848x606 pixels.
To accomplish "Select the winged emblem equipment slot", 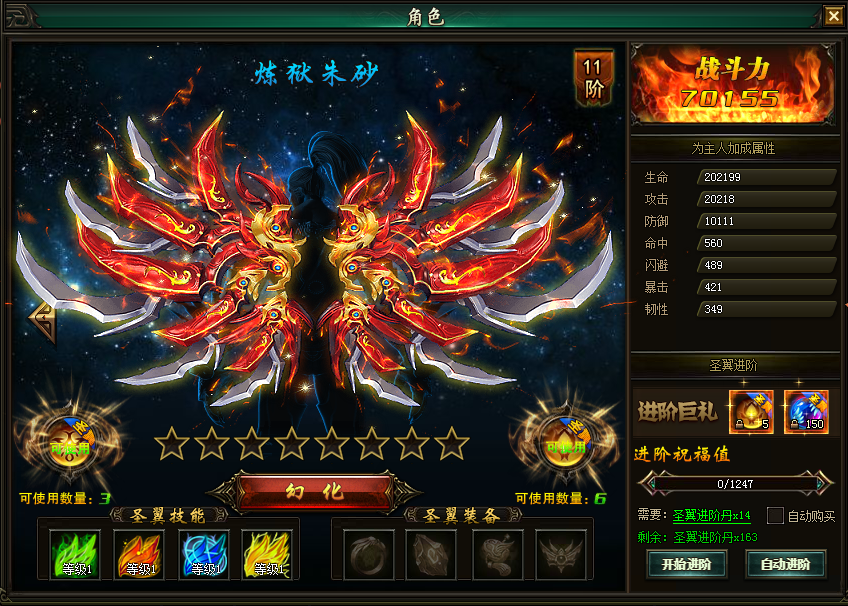I will (x=561, y=554).
